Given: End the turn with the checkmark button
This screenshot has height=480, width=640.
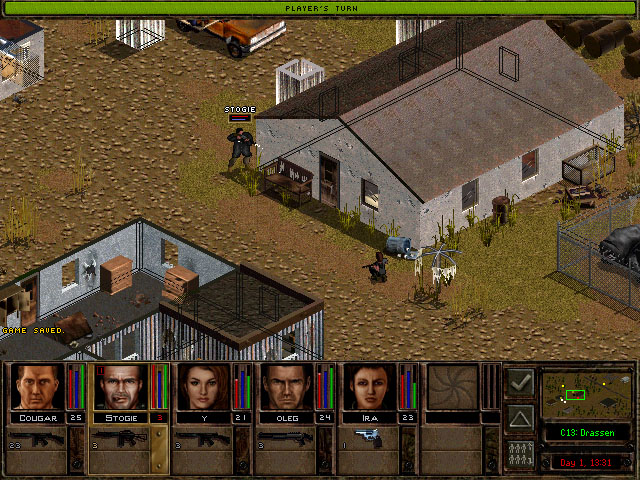Looking at the screenshot, I should pos(520,382).
